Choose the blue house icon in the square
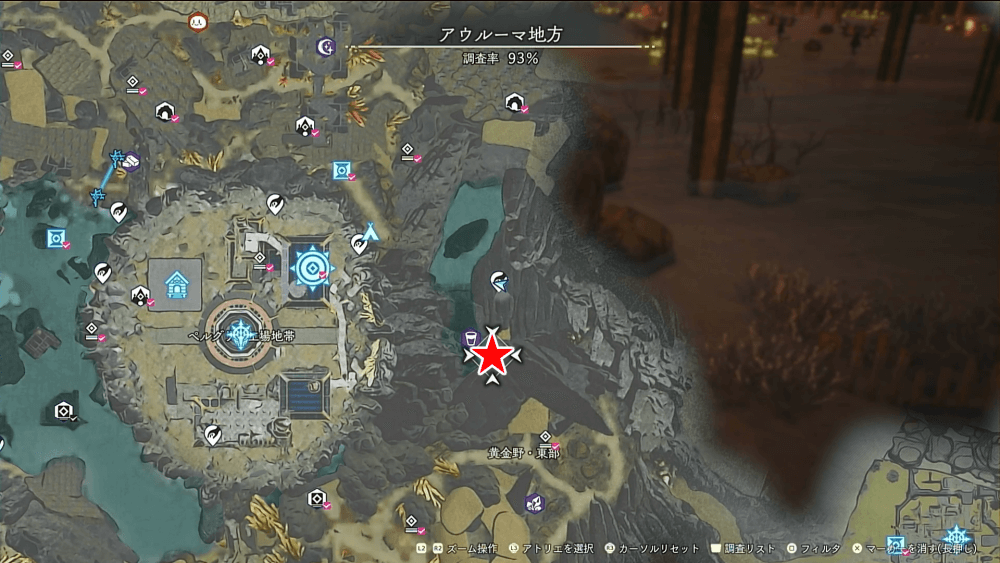1000x563 pixels. click(175, 282)
